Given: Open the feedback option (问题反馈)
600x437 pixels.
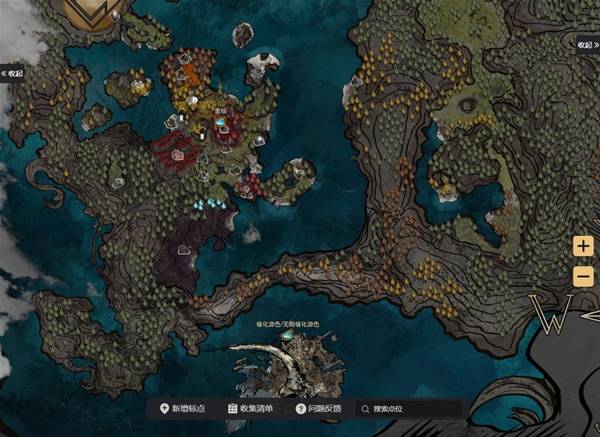Looking at the screenshot, I should (x=319, y=408).
